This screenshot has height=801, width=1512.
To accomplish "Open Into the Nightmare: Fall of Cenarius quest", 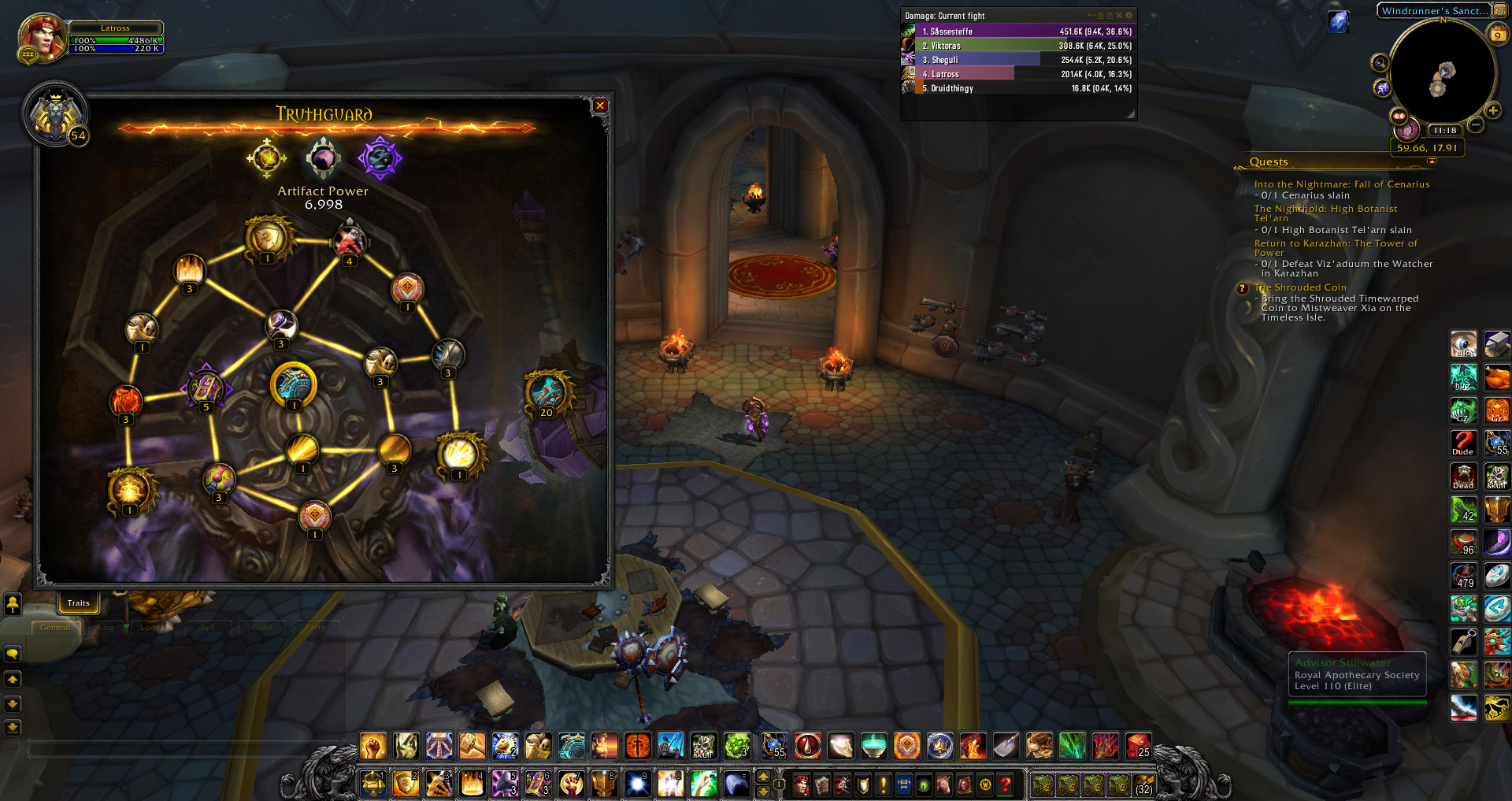I will [1341, 184].
